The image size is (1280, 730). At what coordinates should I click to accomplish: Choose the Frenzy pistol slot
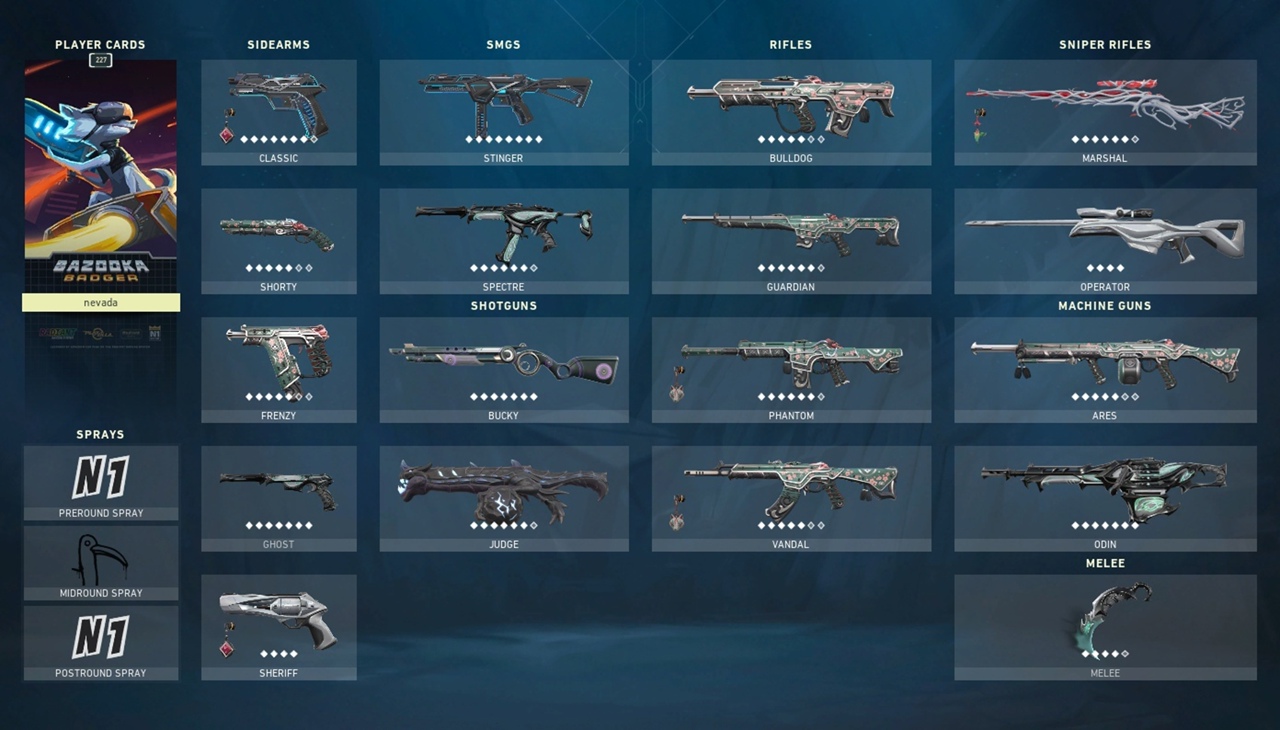(x=278, y=369)
